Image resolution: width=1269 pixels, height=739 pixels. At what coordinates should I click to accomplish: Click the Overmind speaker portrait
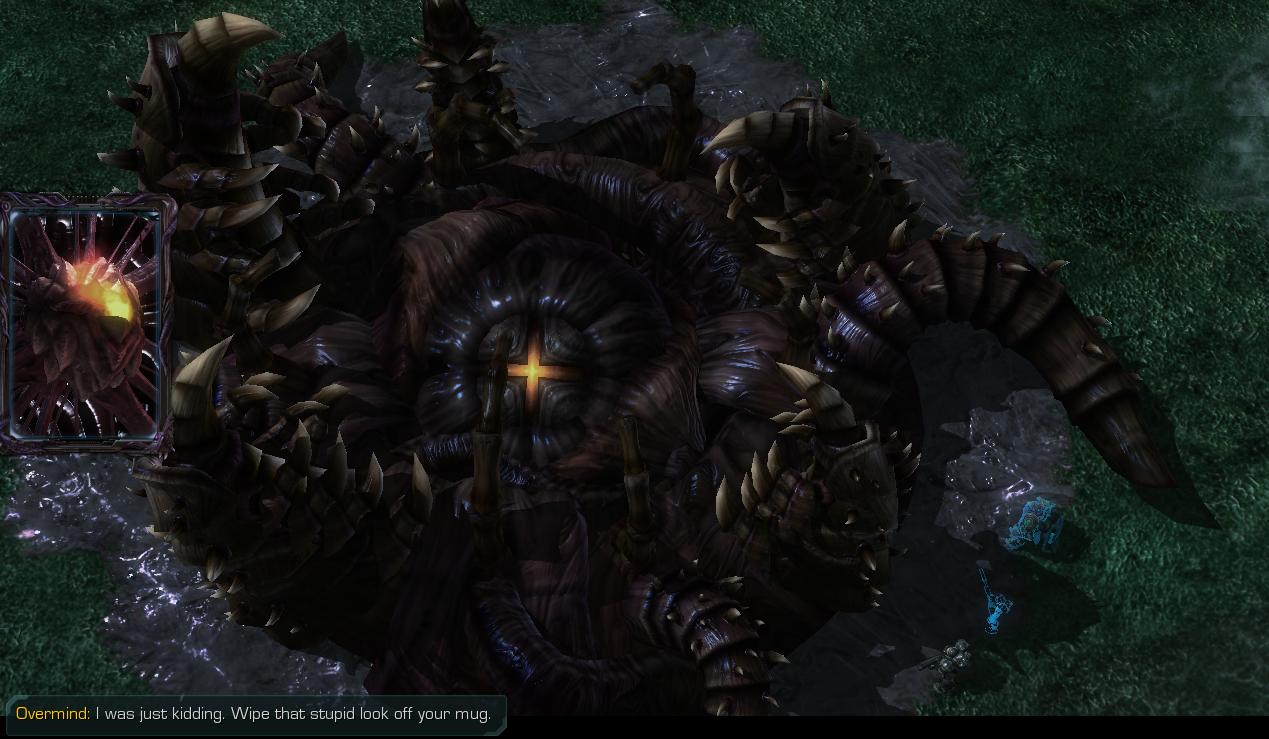point(85,321)
